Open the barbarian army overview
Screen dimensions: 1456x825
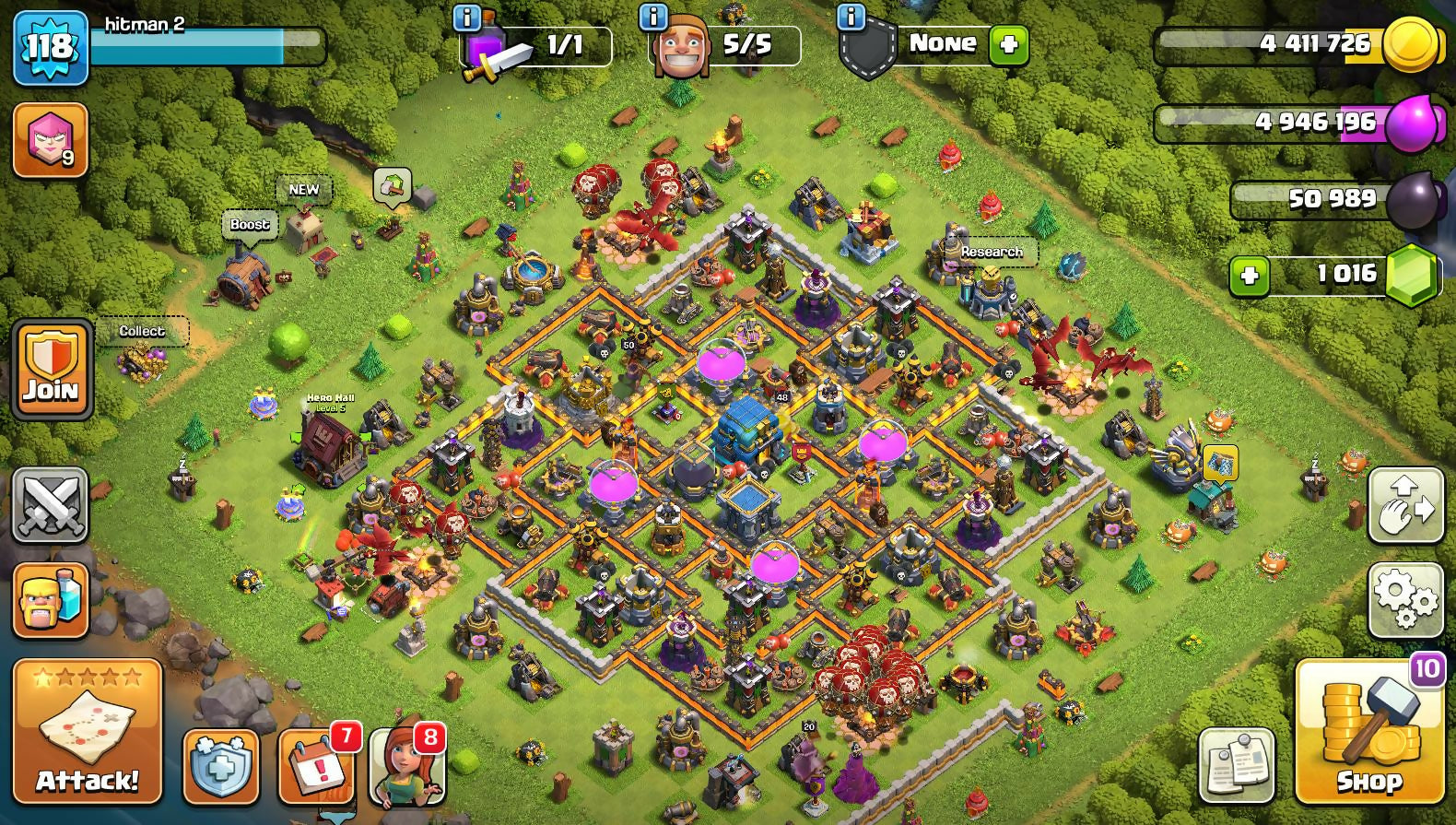[51, 600]
